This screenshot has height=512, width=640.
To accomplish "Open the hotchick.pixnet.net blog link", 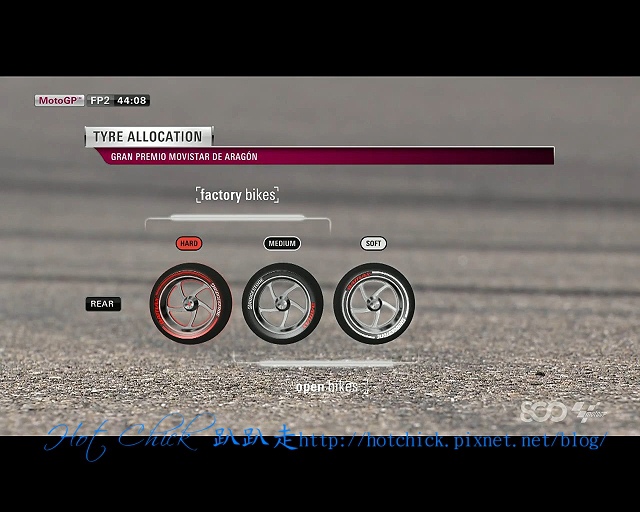I will click(452, 441).
